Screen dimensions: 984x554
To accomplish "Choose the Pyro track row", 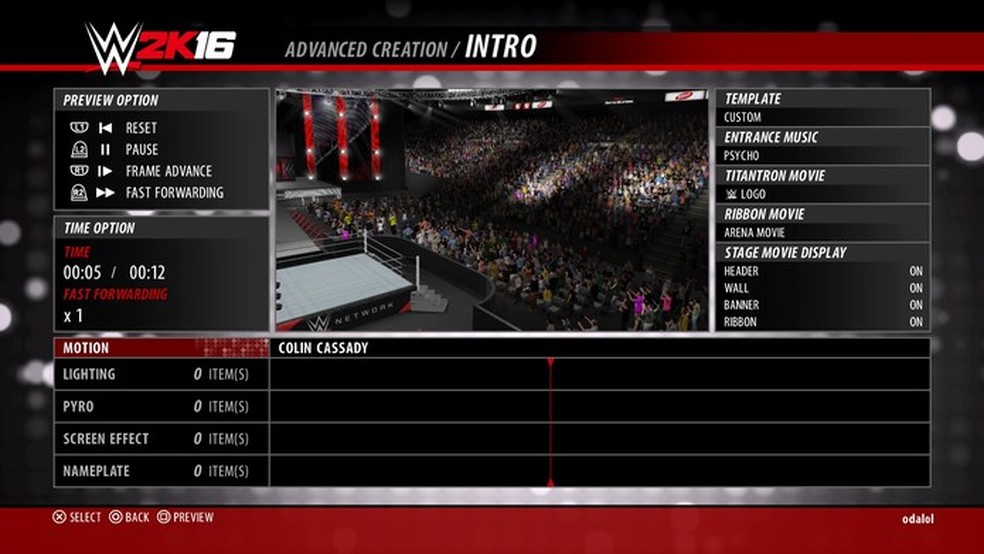I will [160, 407].
